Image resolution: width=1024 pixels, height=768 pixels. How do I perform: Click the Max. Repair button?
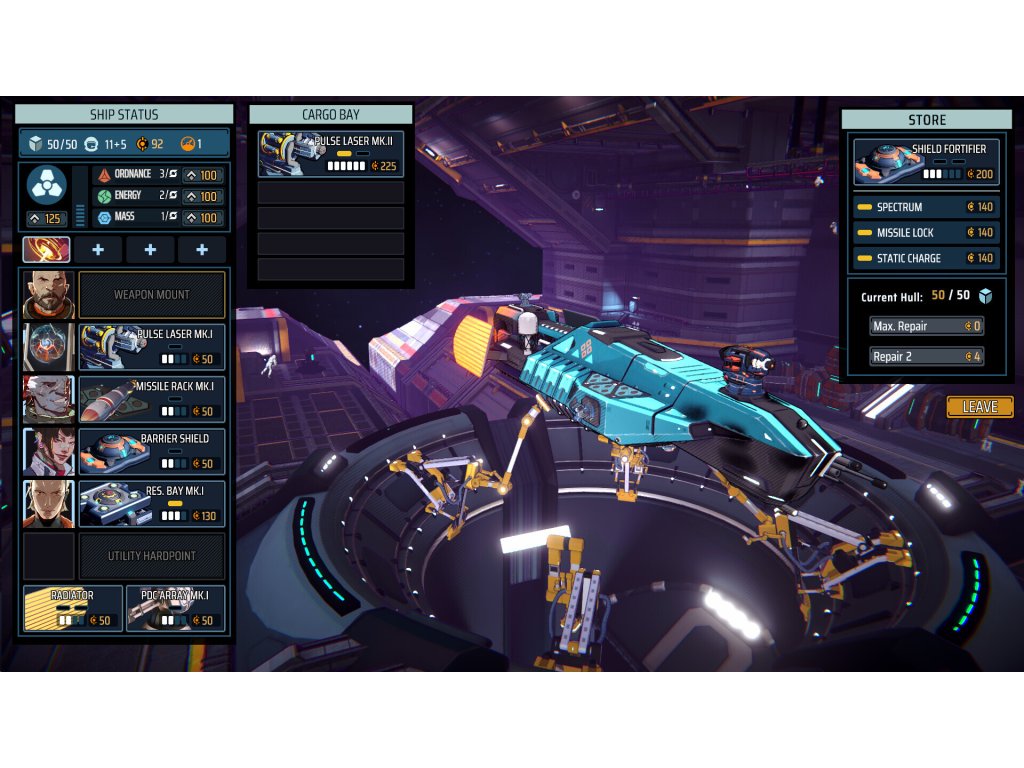pos(926,326)
